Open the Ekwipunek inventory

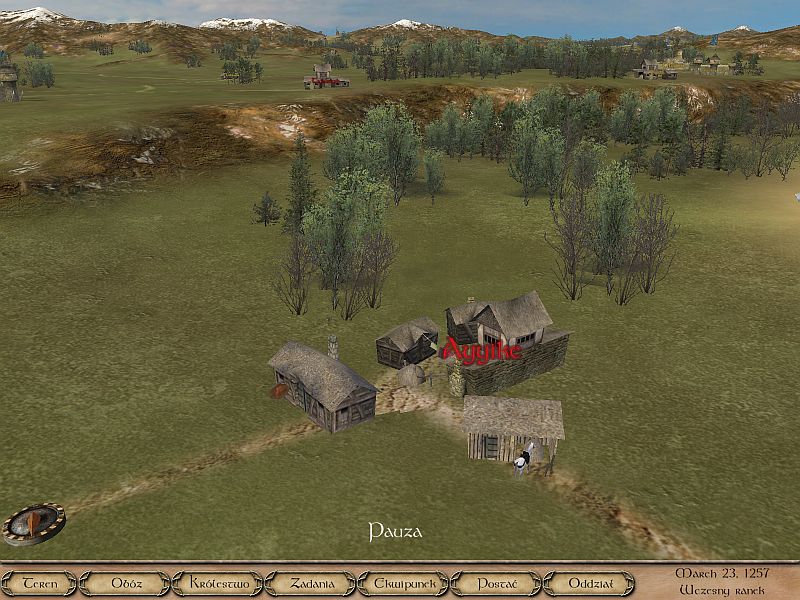pos(403,583)
